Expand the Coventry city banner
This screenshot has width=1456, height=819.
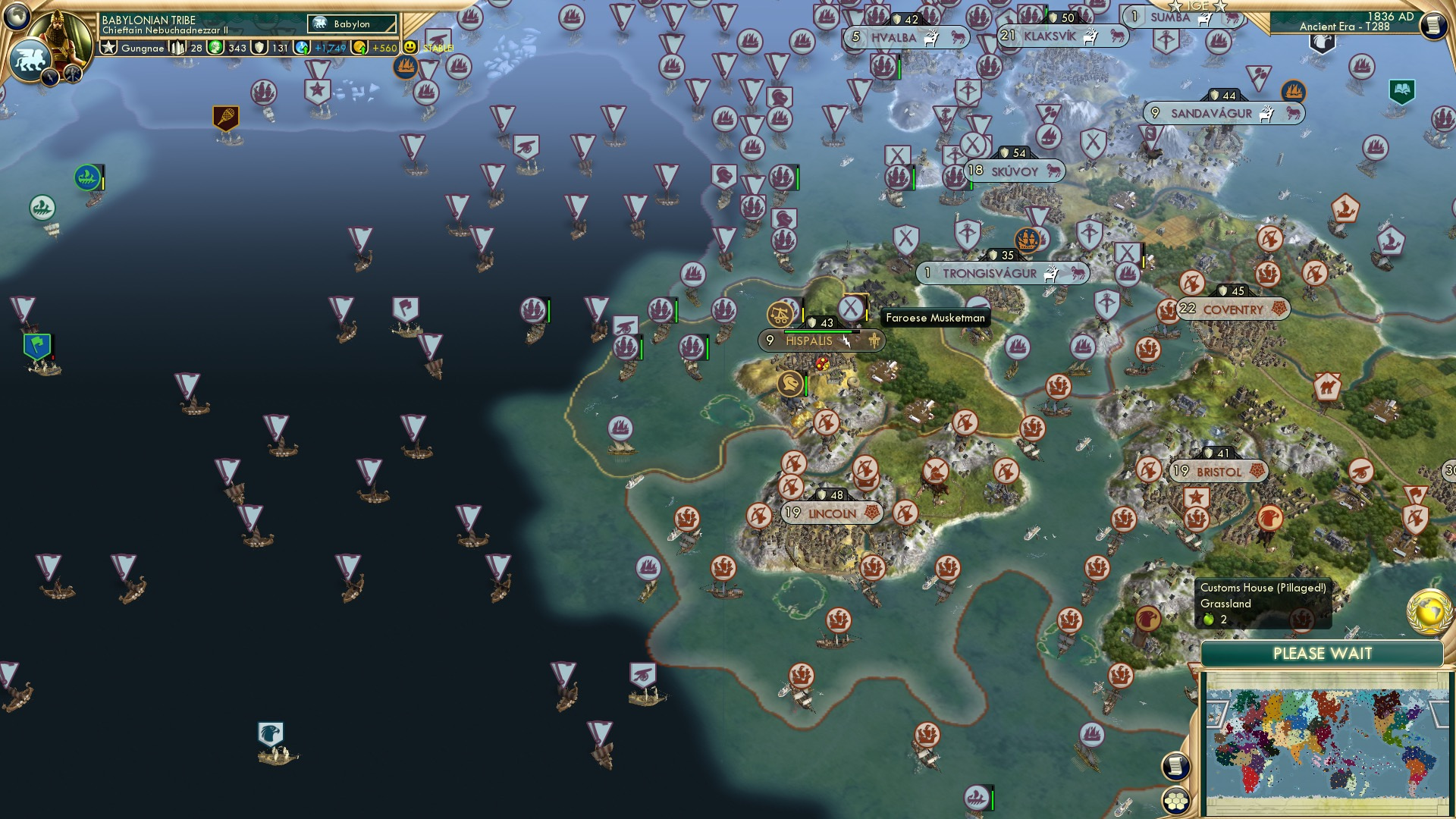coord(1234,309)
